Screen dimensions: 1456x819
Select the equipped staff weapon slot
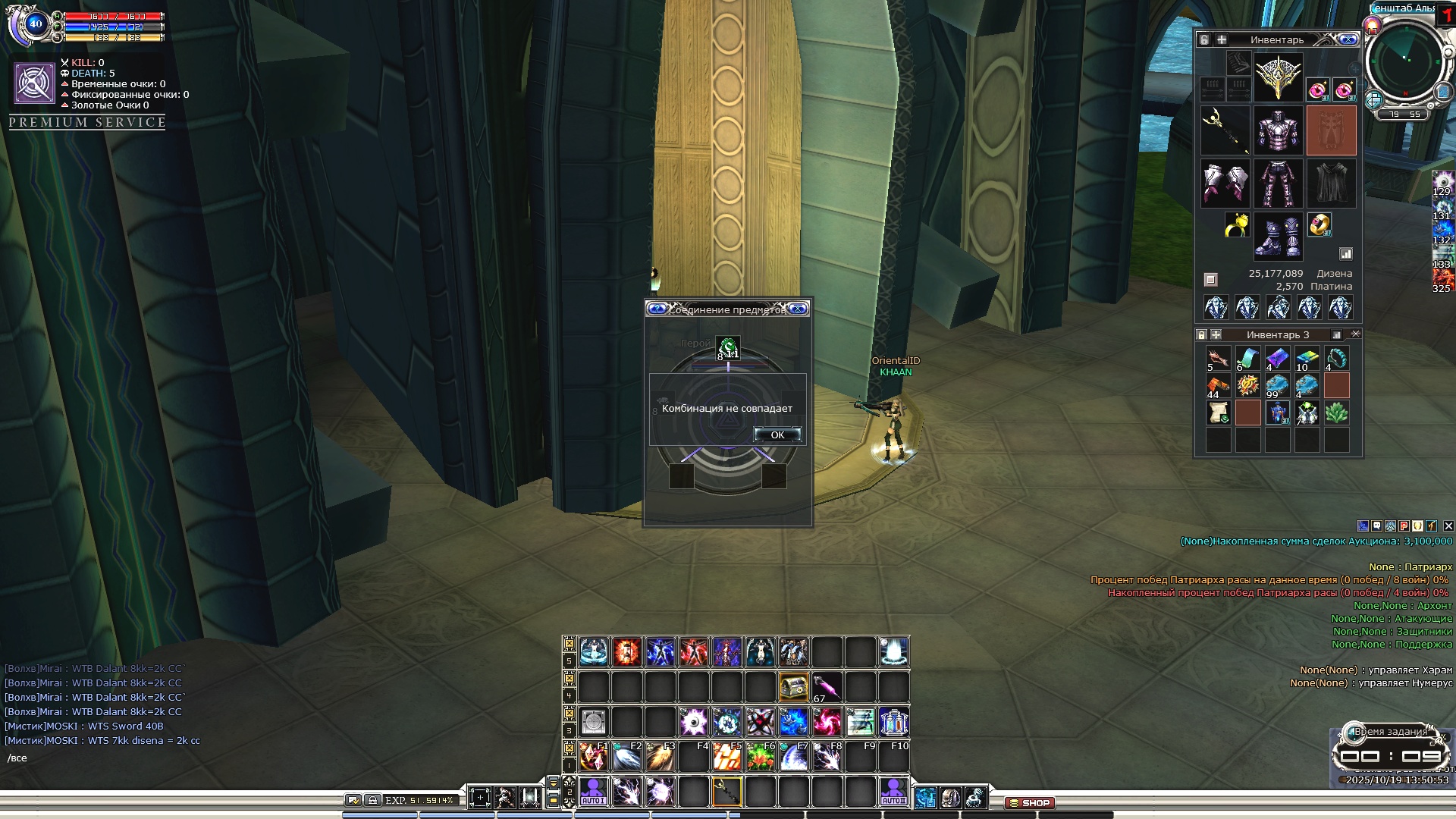click(1225, 130)
